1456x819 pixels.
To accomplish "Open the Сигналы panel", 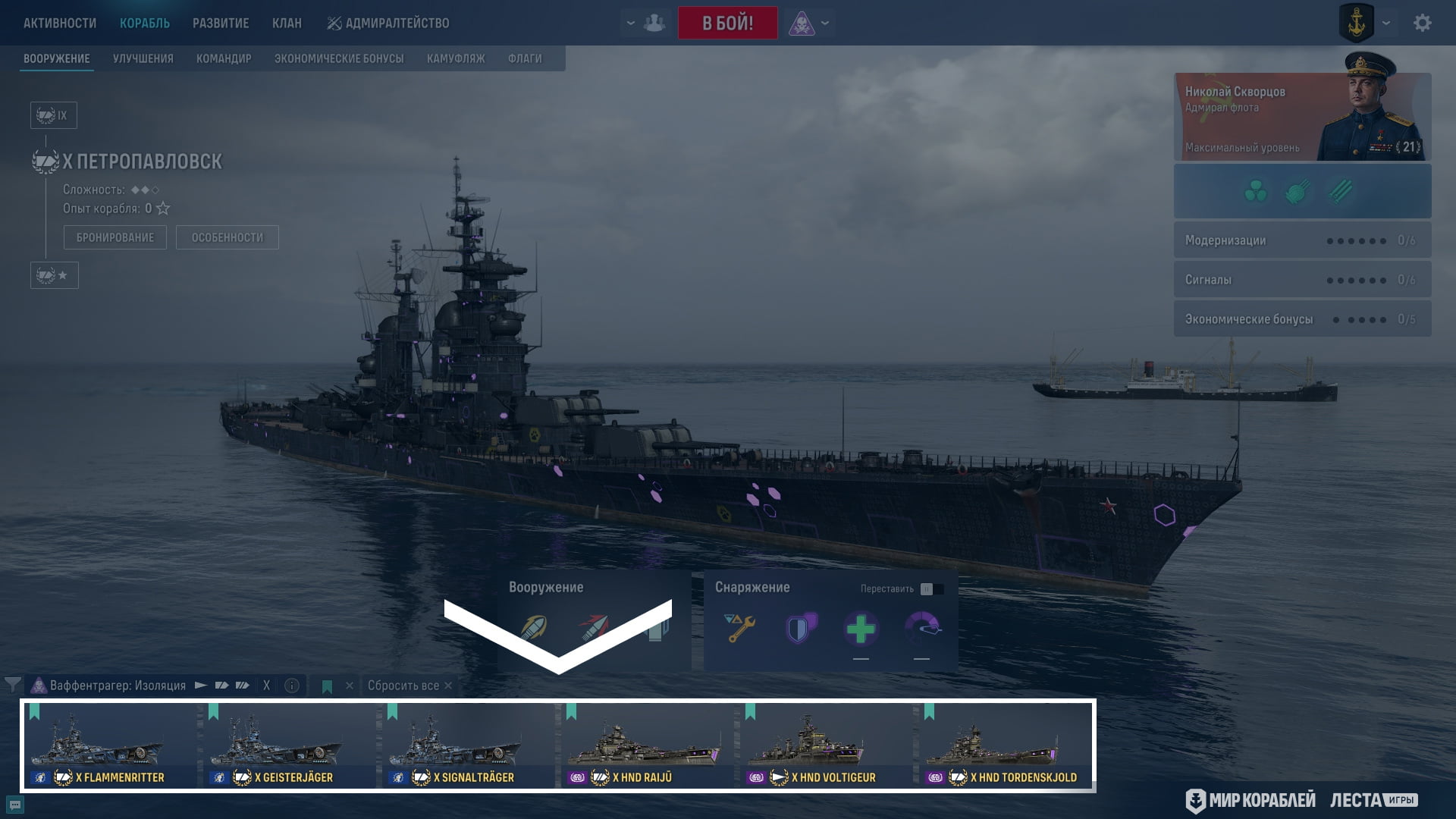I will [x=1302, y=280].
